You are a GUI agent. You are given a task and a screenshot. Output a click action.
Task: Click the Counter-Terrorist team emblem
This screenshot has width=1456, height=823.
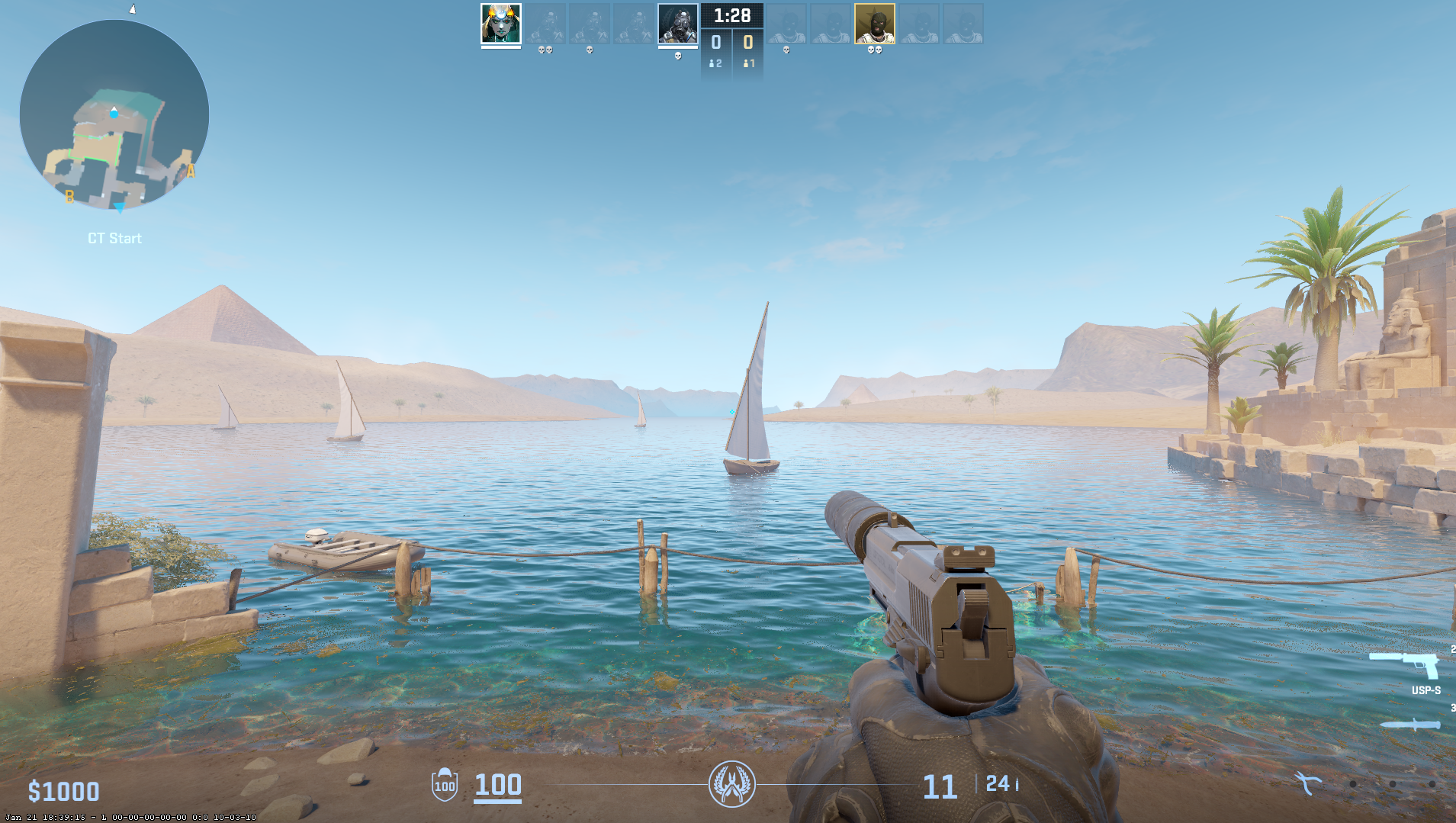click(x=732, y=784)
